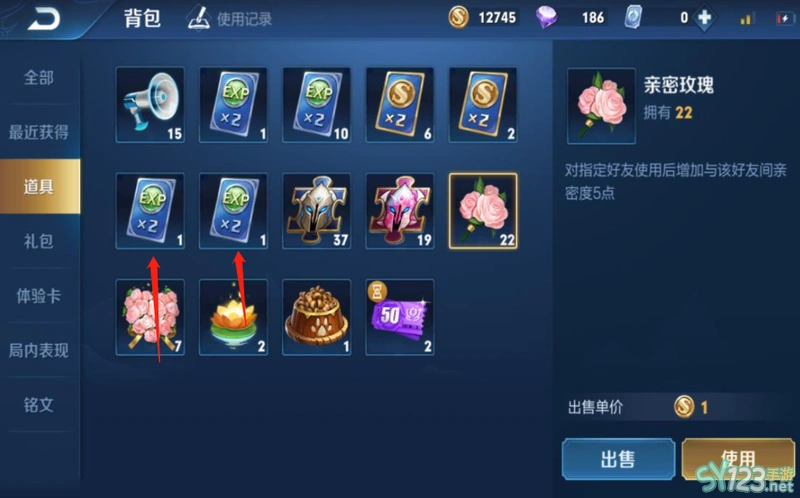Select the purple 50 voucher ticket
This screenshot has width=800, height=498.
pyautogui.click(x=399, y=316)
